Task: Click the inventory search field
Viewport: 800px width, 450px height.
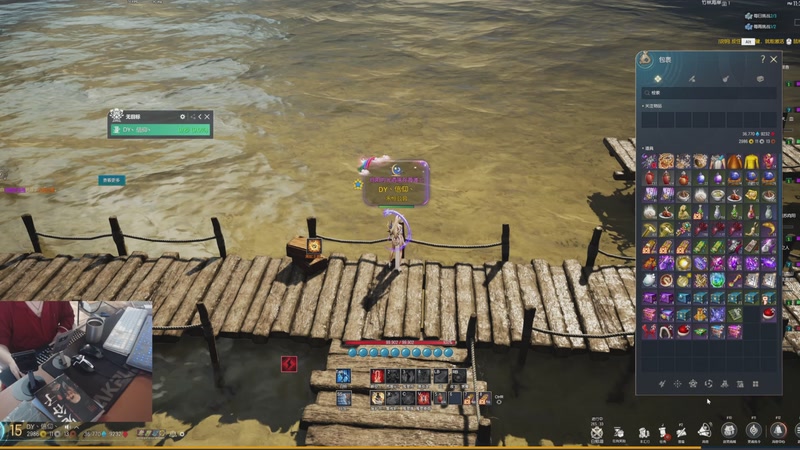Action: tap(709, 93)
